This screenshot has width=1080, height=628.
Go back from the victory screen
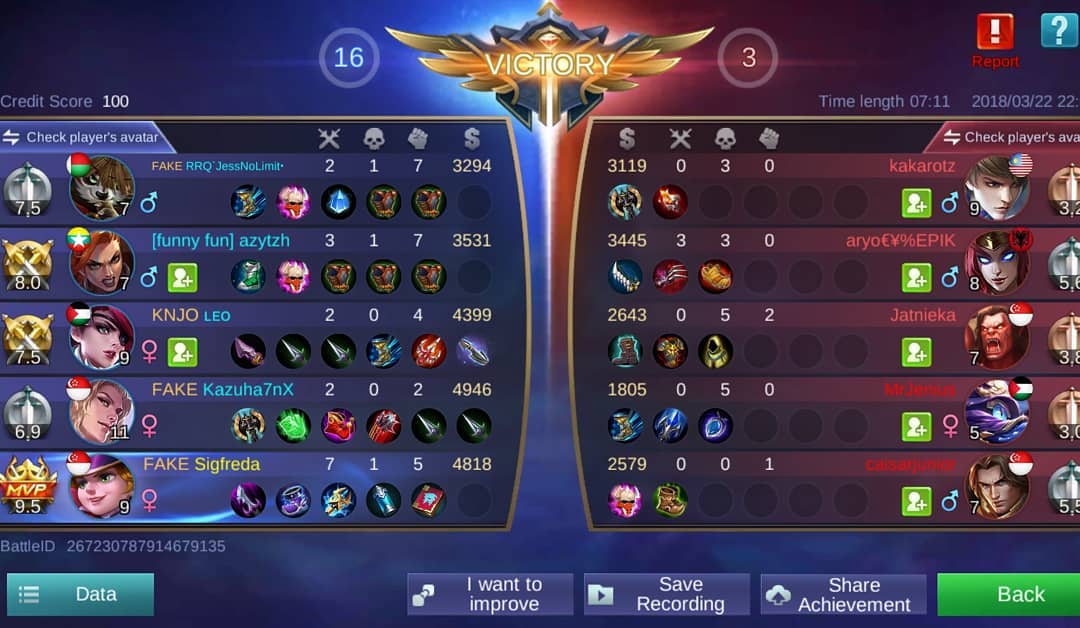pyautogui.click(x=1008, y=594)
